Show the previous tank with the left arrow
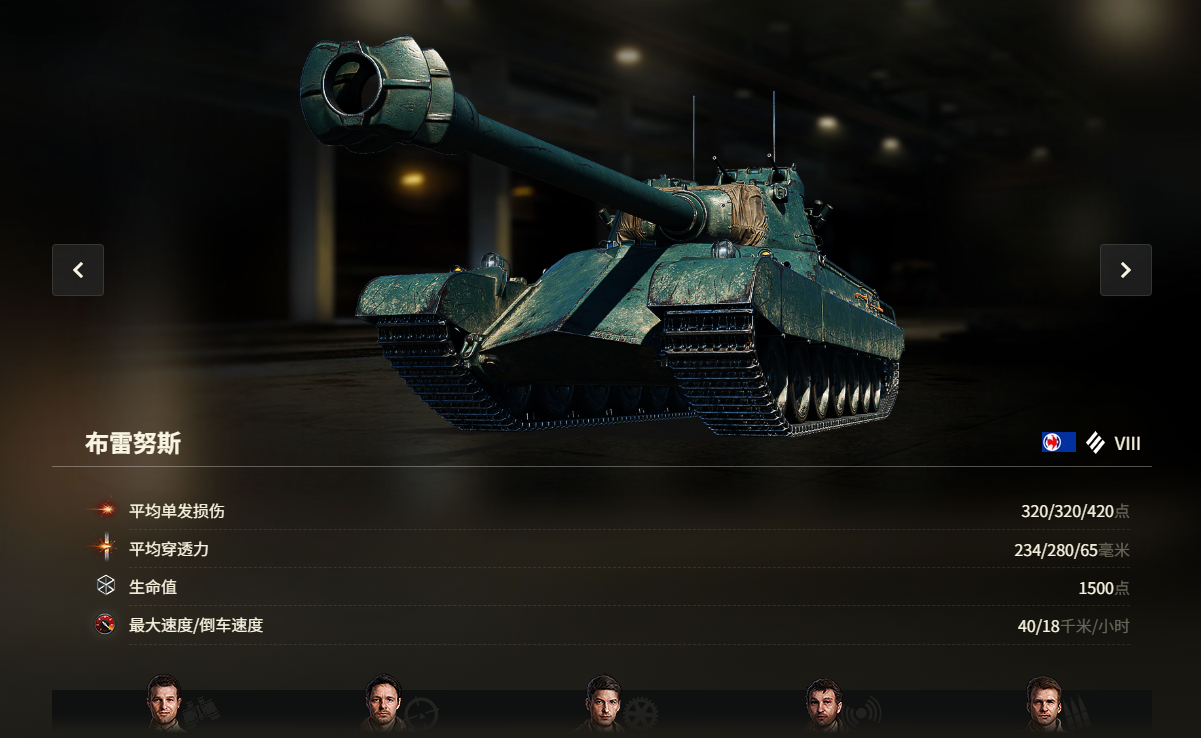The image size is (1201, 738). pos(78,270)
